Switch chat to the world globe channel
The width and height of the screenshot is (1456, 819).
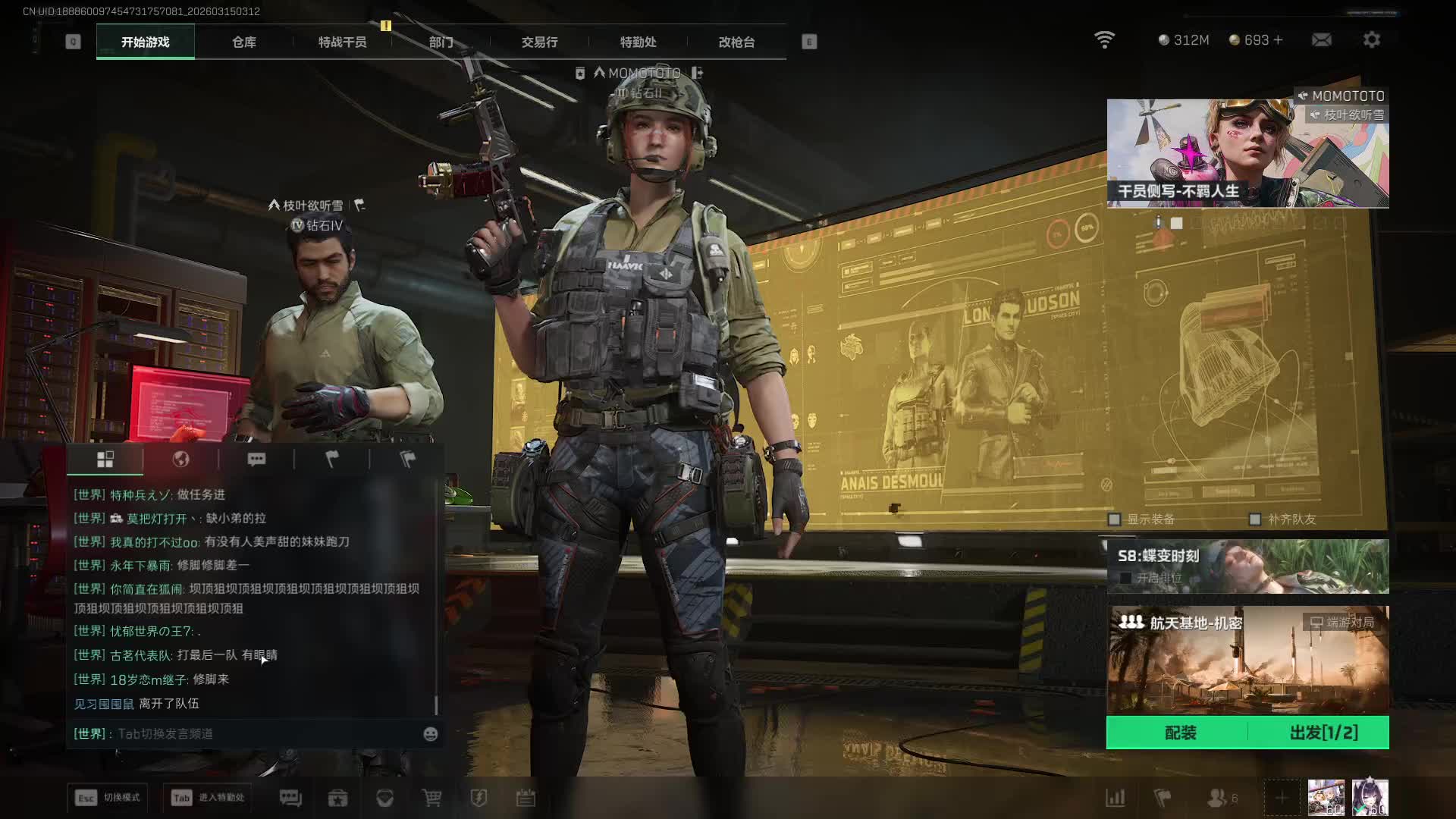[x=180, y=460]
